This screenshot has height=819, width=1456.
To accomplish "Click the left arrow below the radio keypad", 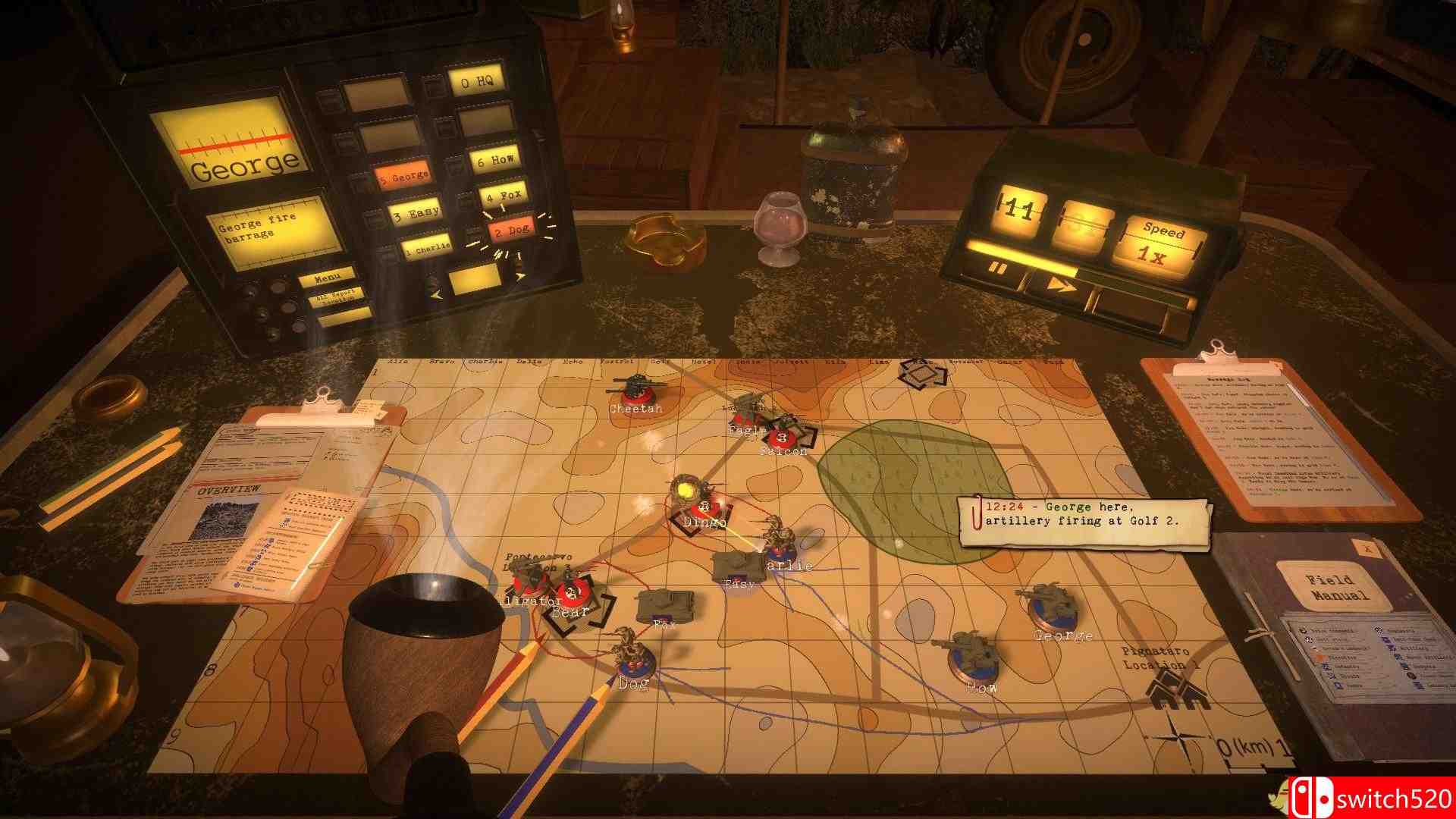I will [x=436, y=294].
